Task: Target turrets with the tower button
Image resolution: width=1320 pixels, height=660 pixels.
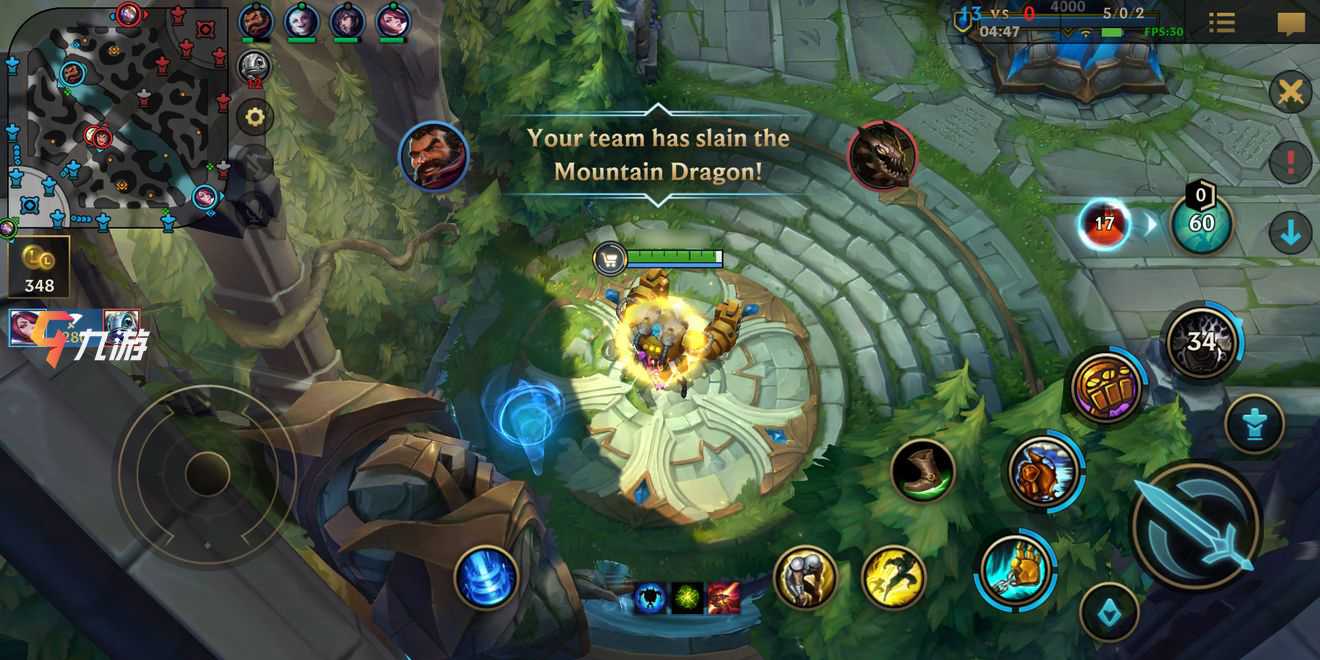Action: pos(1254,423)
